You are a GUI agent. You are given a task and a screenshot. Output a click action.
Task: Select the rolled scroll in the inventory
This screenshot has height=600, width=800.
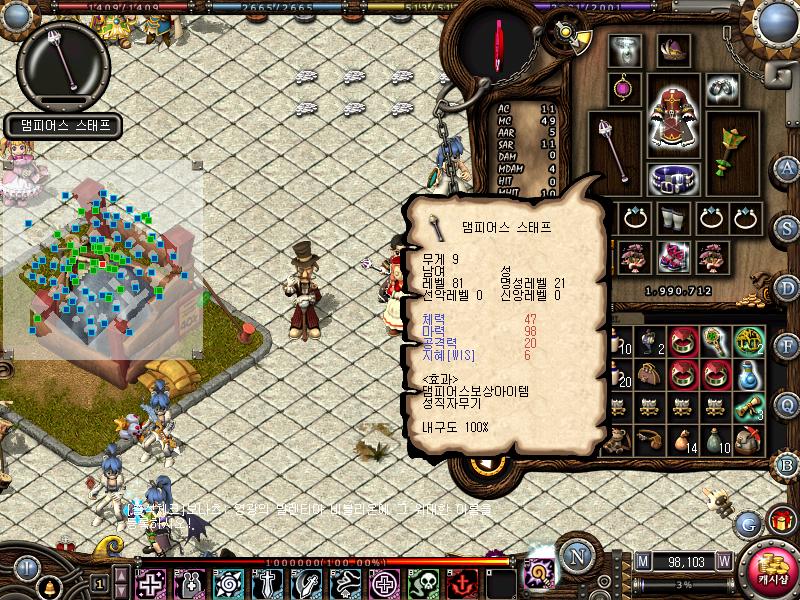tap(749, 407)
